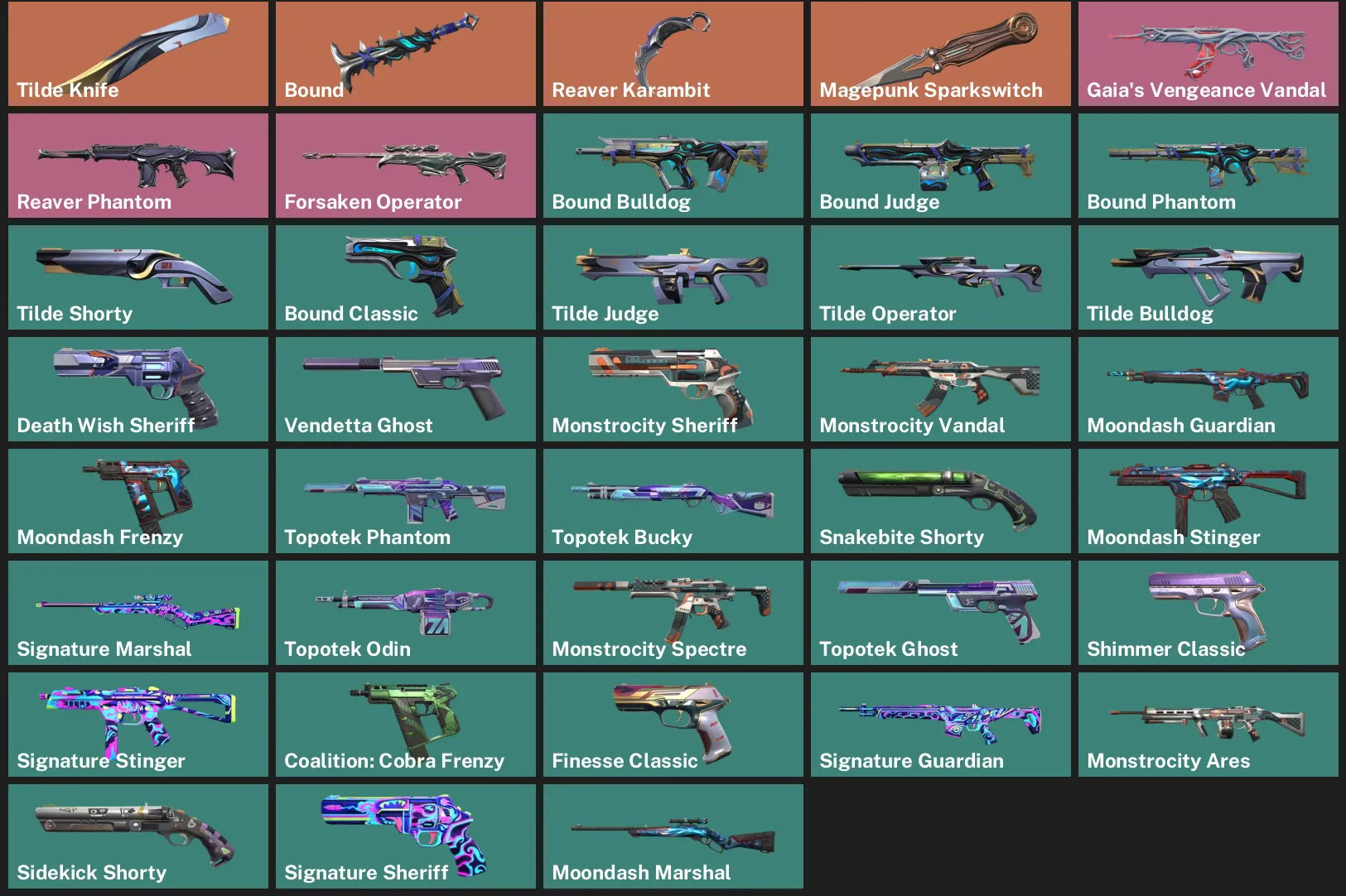Select the Bound Bulldog skin
1346x896 pixels.
[673, 165]
